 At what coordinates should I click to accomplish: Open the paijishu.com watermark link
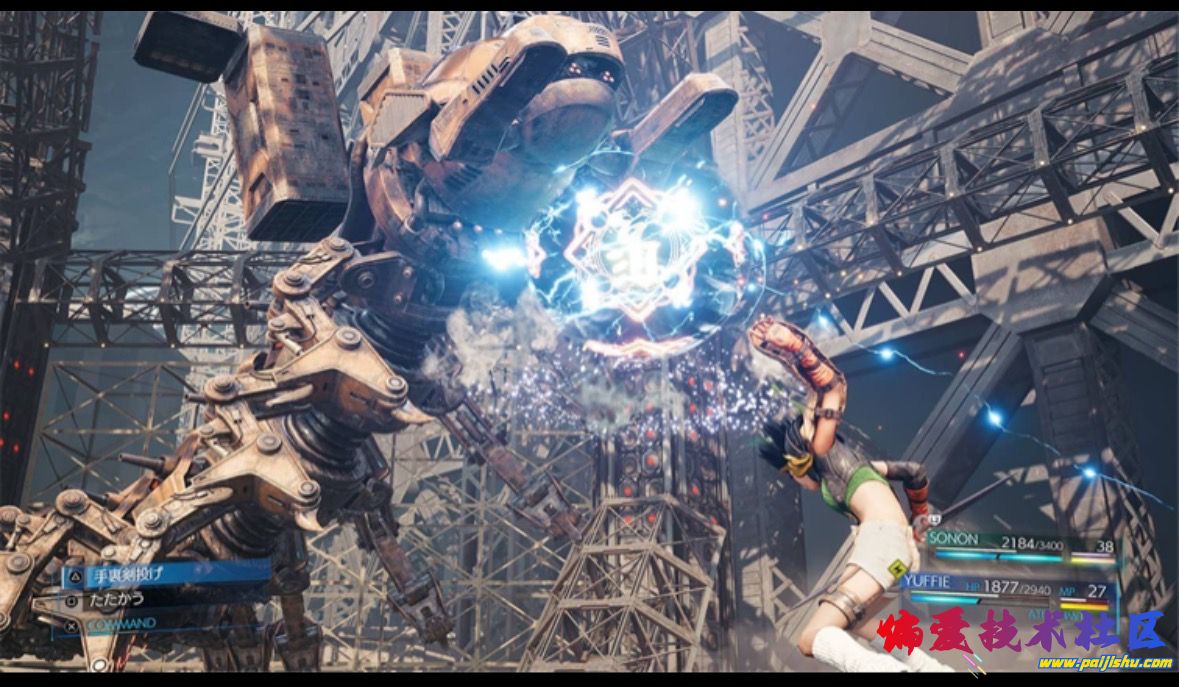(x=1104, y=662)
